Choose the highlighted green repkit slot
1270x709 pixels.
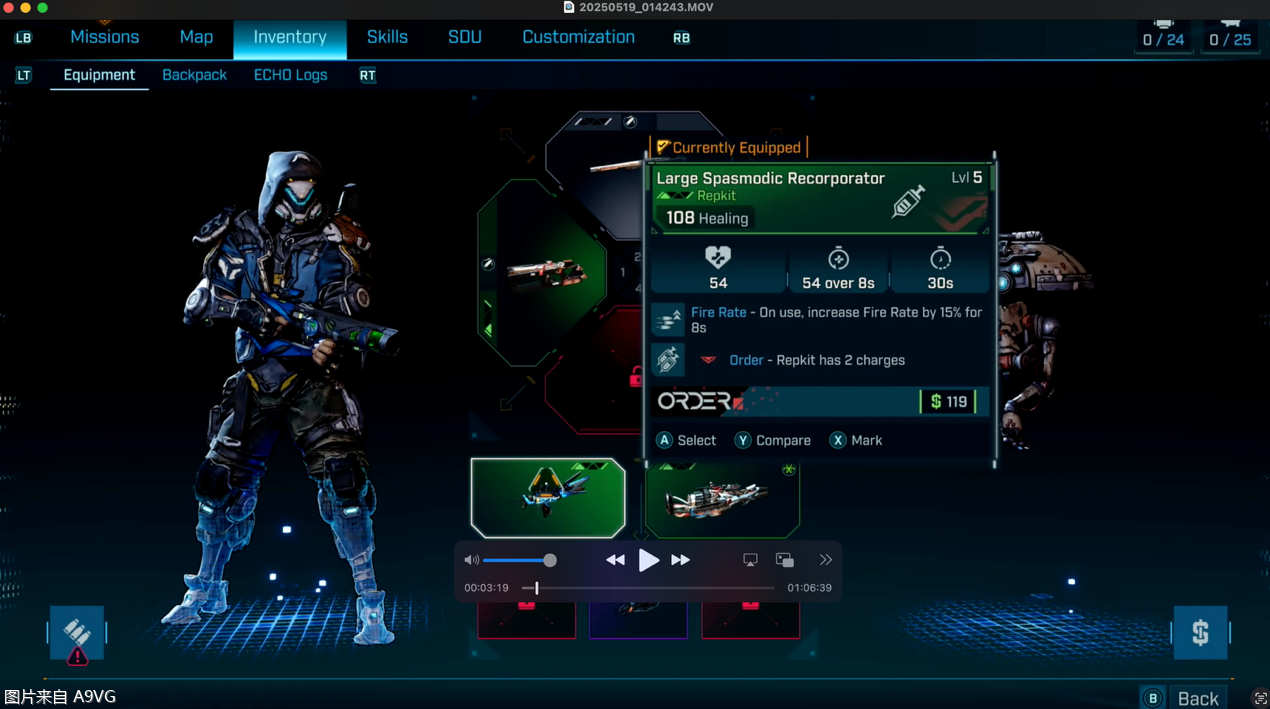548,497
